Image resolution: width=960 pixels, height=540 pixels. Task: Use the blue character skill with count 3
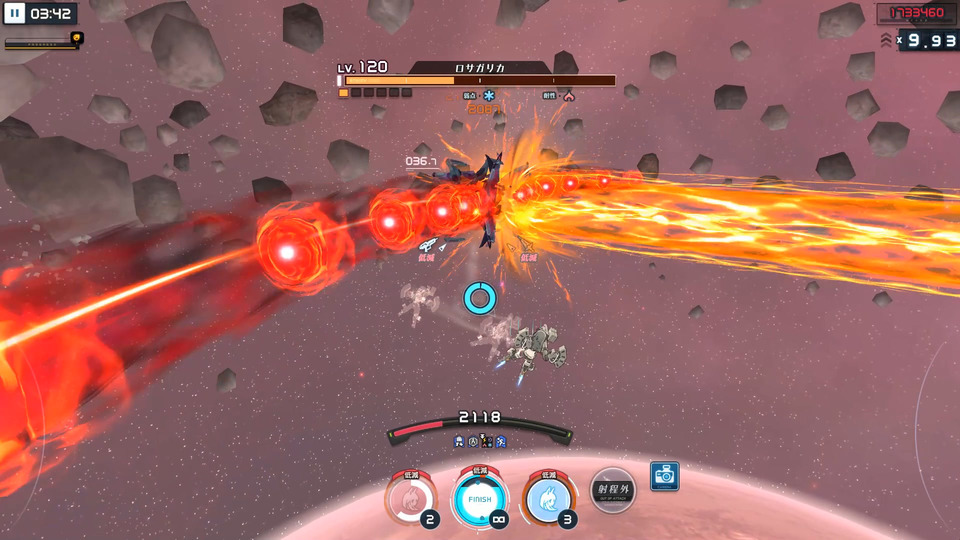click(549, 497)
